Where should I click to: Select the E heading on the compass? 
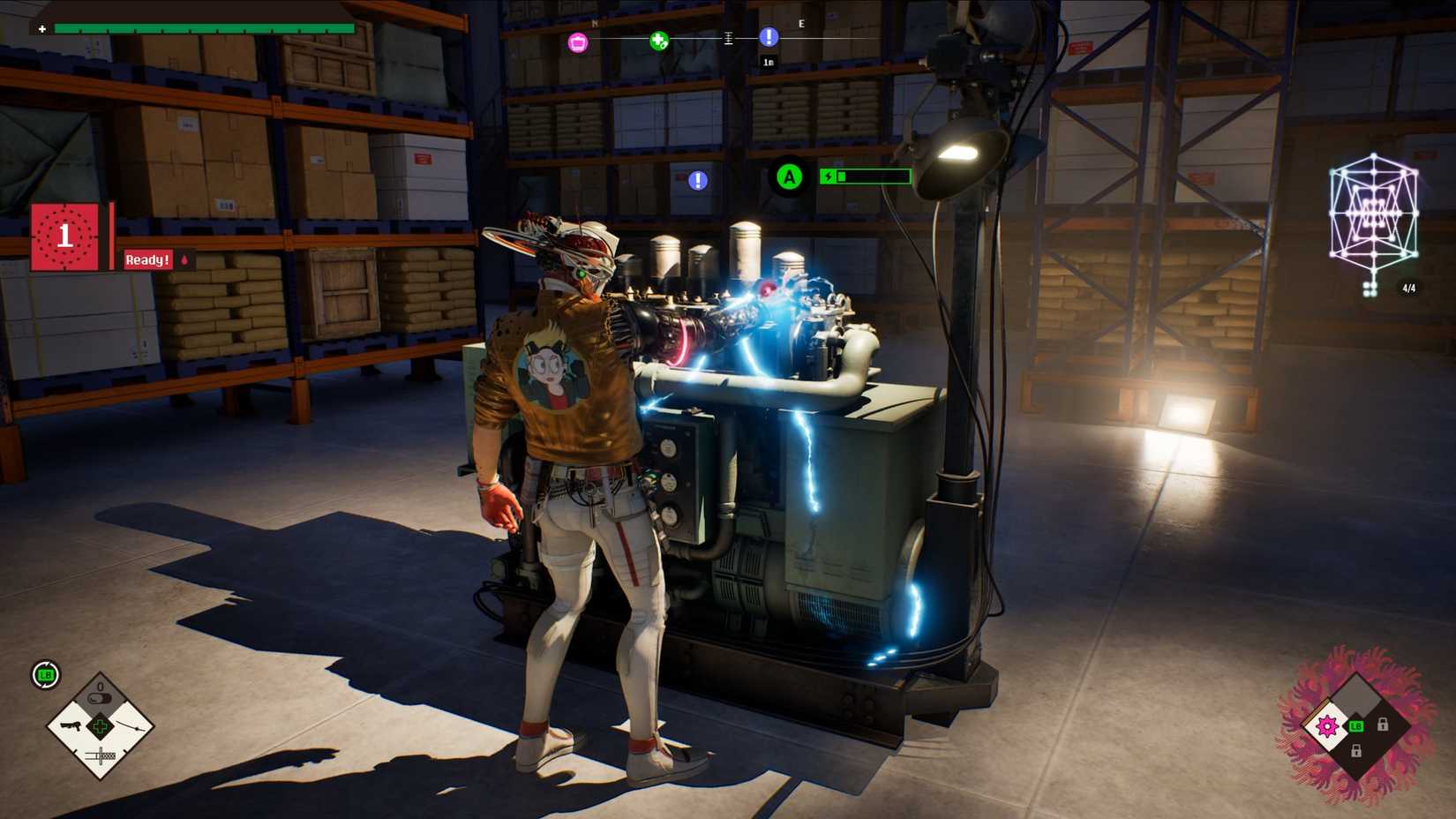click(x=800, y=23)
